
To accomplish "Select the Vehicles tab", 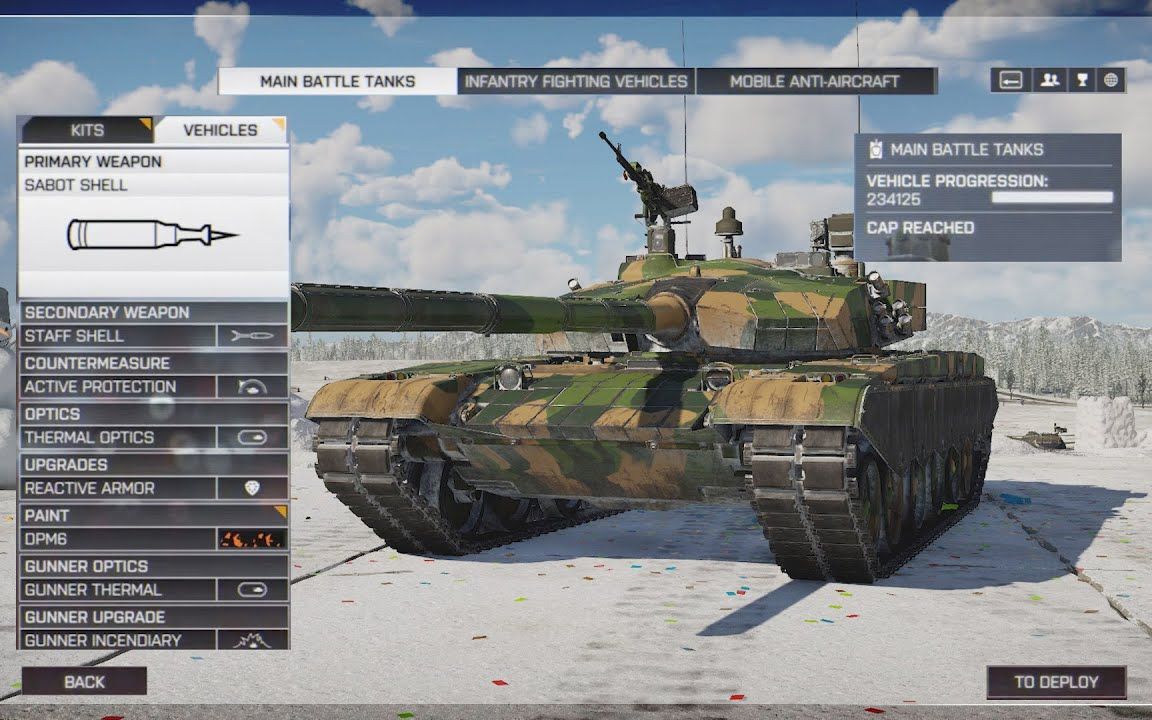I will 220,130.
